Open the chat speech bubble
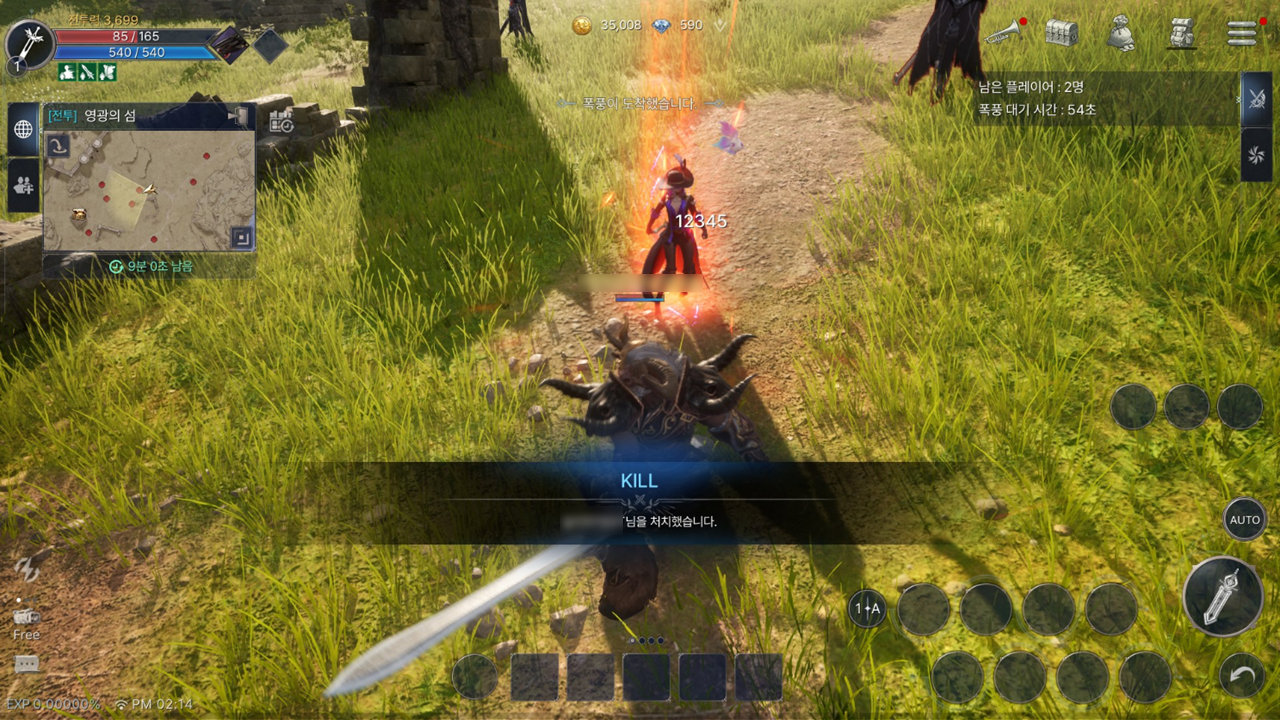The height and width of the screenshot is (720, 1280). [x=27, y=664]
